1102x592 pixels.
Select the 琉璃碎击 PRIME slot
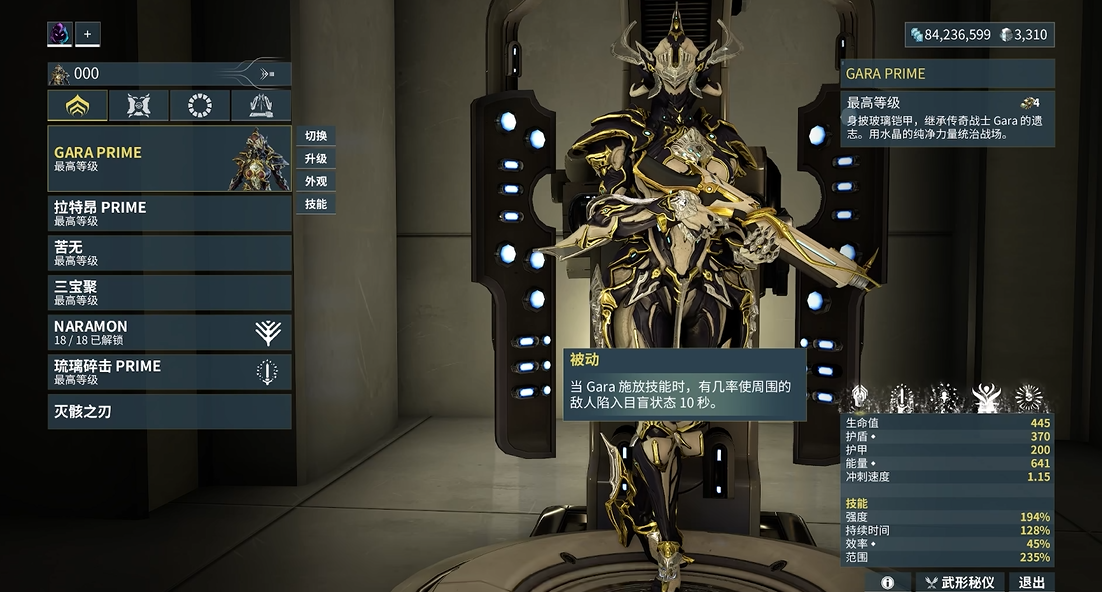coord(169,371)
